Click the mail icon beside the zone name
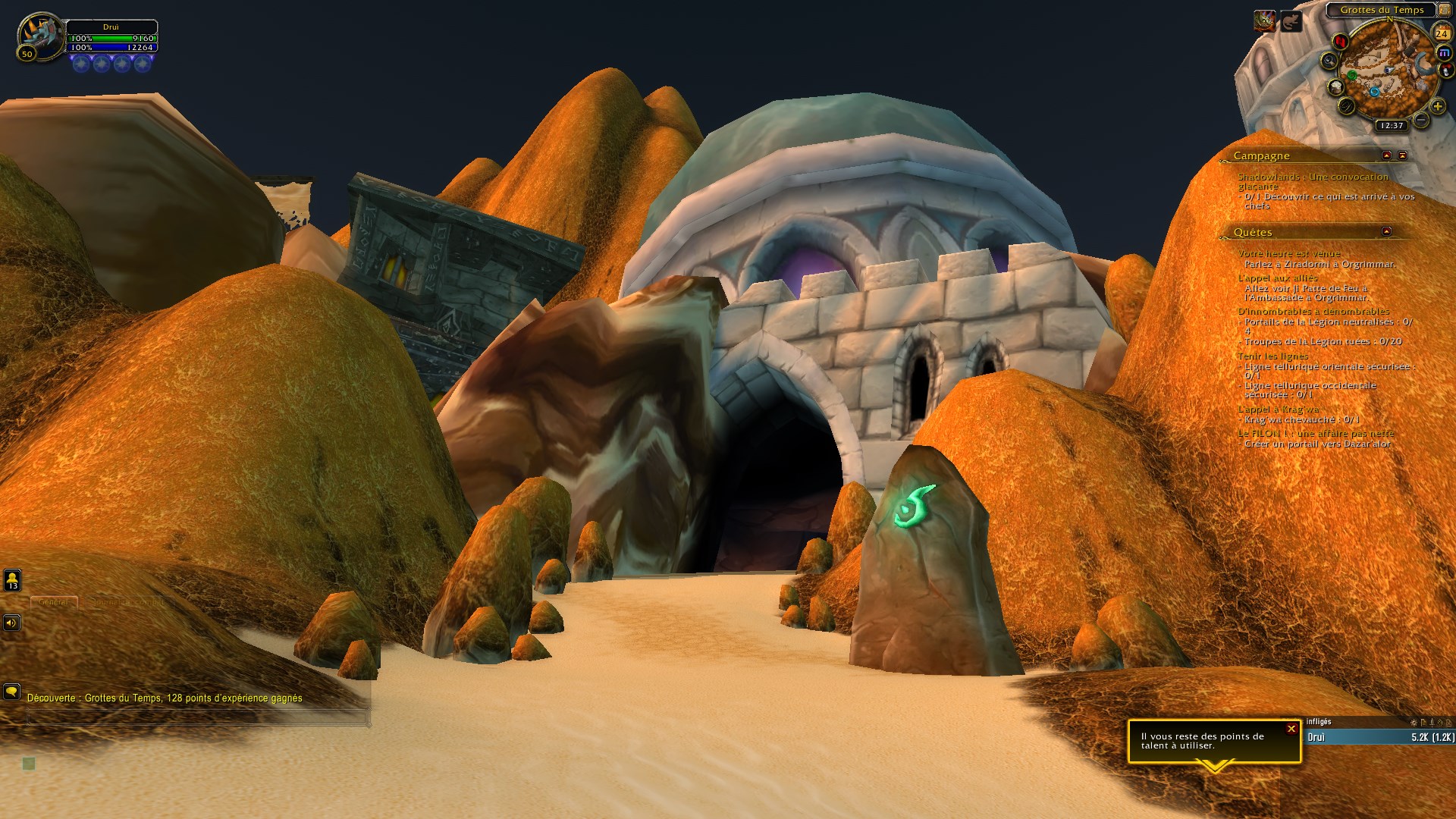1456x819 pixels. tap(1445, 11)
